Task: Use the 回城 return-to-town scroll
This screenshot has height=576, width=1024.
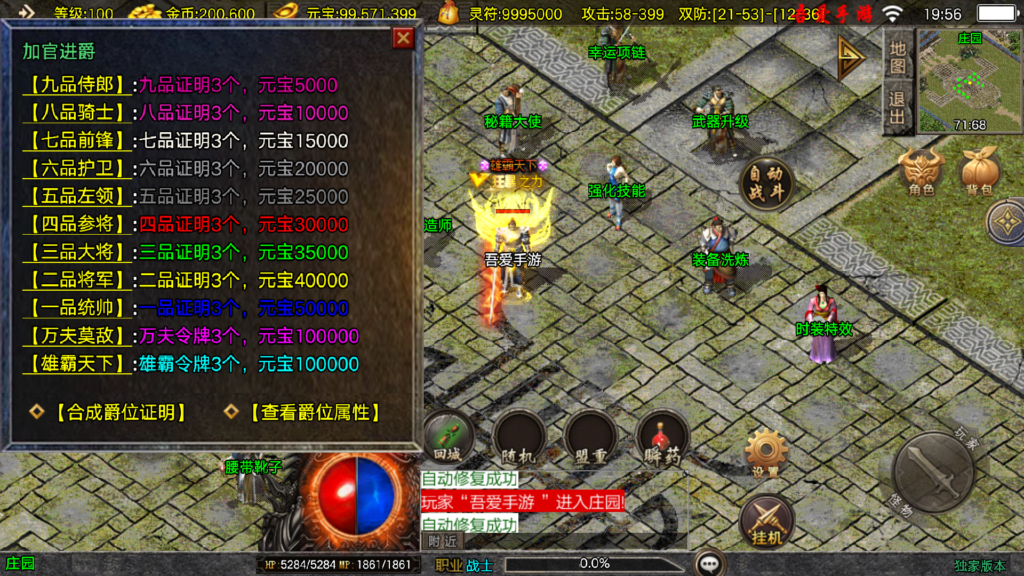Action: click(x=446, y=436)
